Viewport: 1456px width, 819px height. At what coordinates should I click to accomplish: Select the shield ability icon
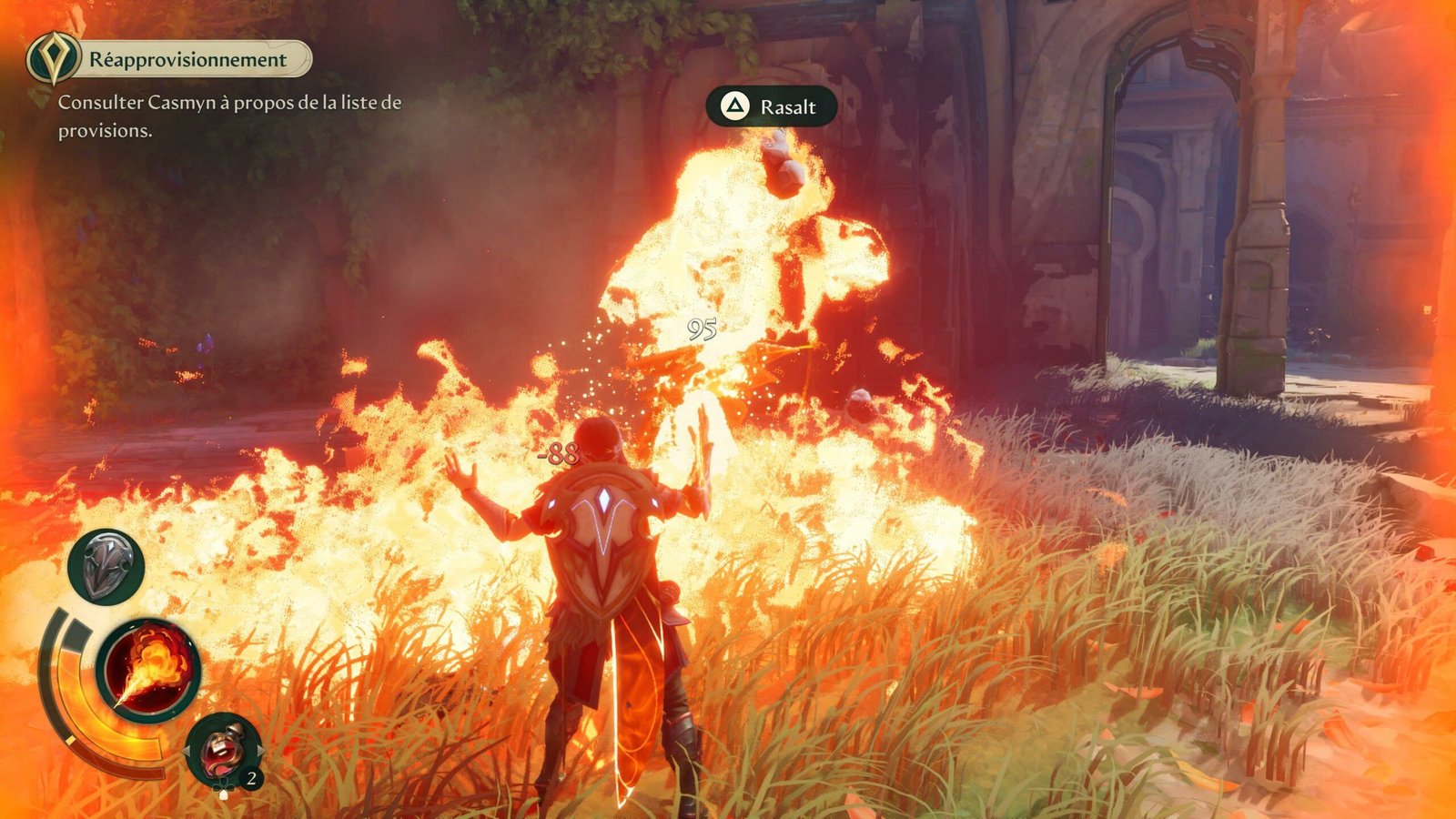tap(106, 566)
